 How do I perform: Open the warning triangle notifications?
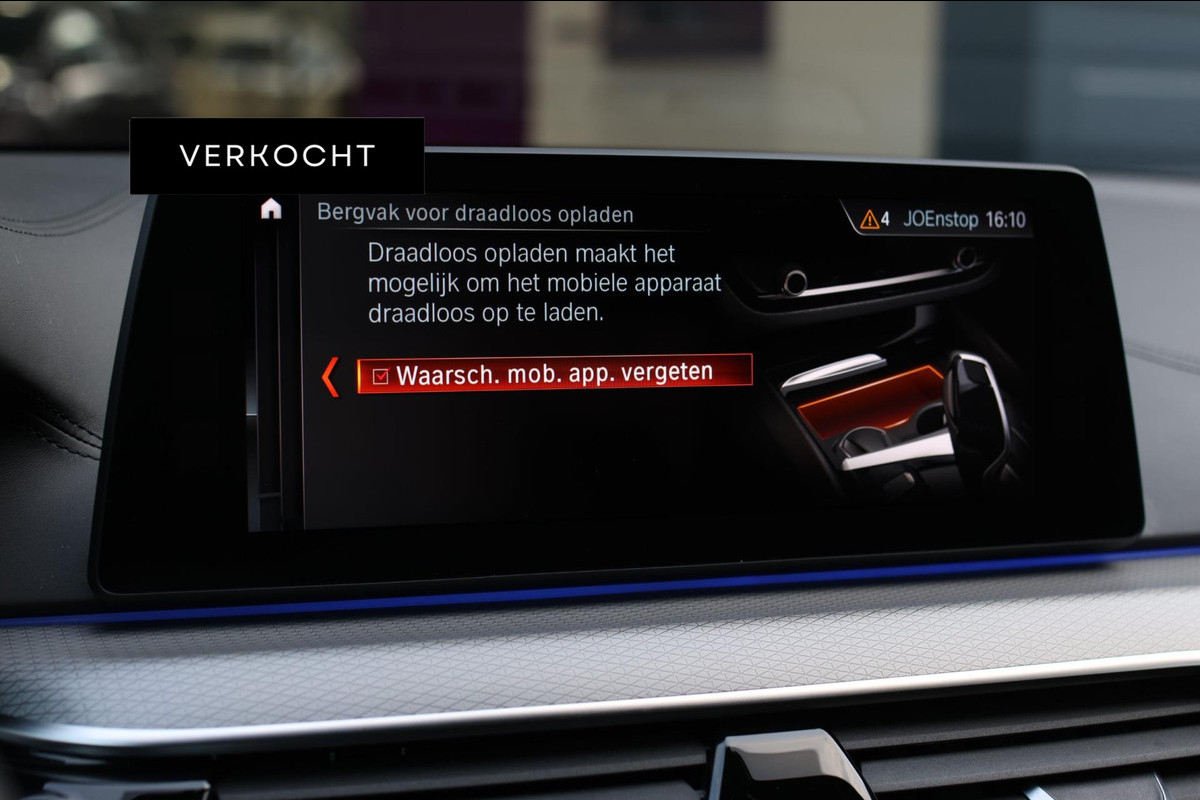(x=869, y=219)
